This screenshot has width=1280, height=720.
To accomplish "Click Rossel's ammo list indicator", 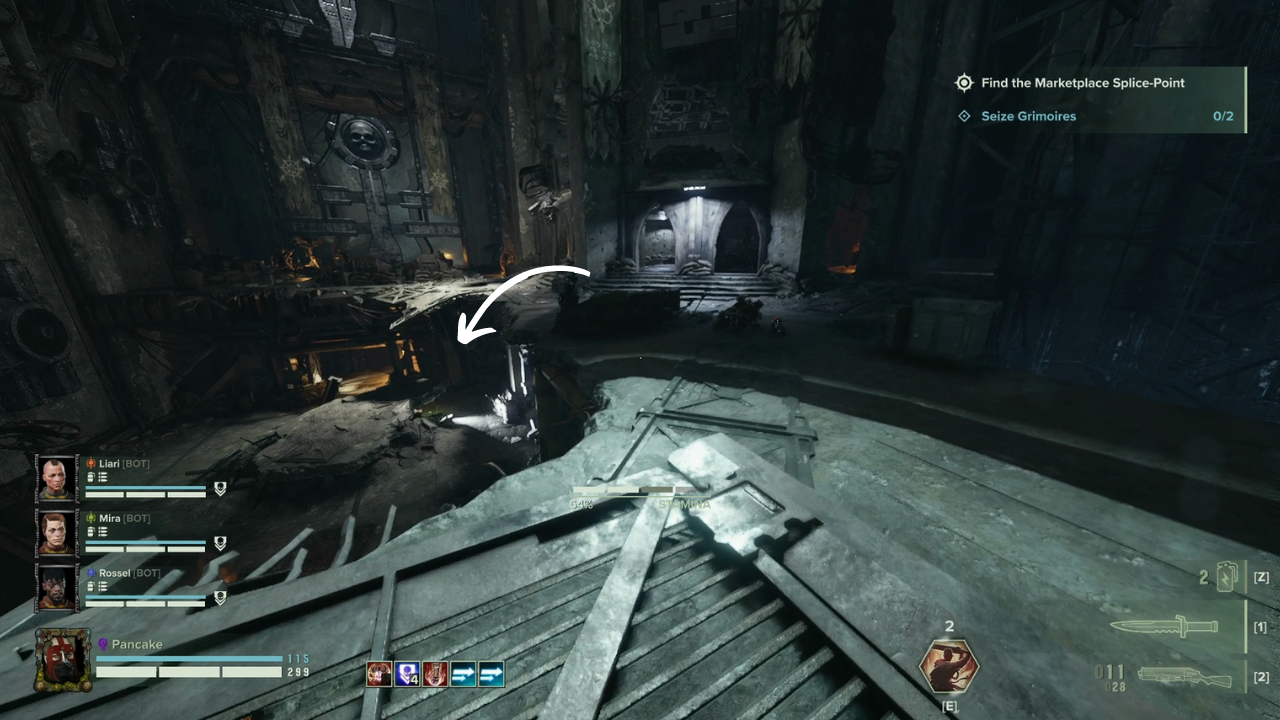I will pyautogui.click(x=103, y=588).
